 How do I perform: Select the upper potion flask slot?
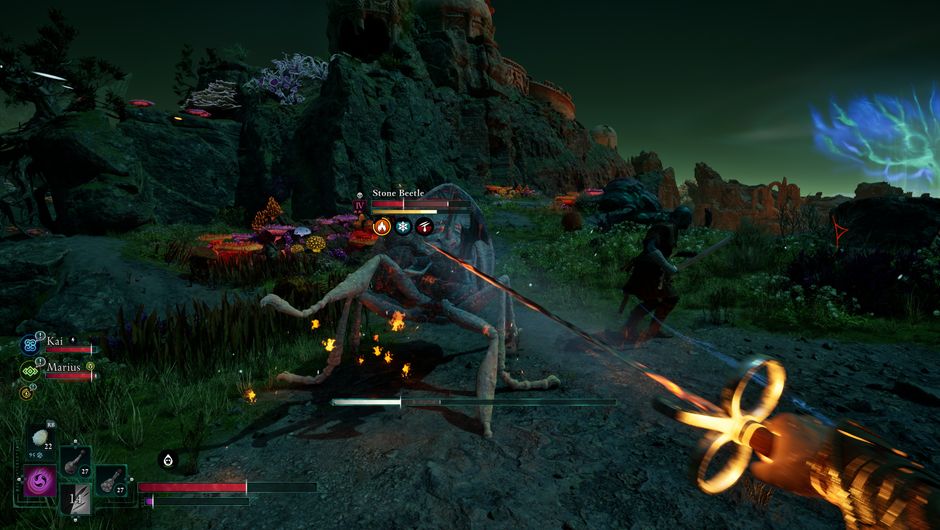pos(75,460)
